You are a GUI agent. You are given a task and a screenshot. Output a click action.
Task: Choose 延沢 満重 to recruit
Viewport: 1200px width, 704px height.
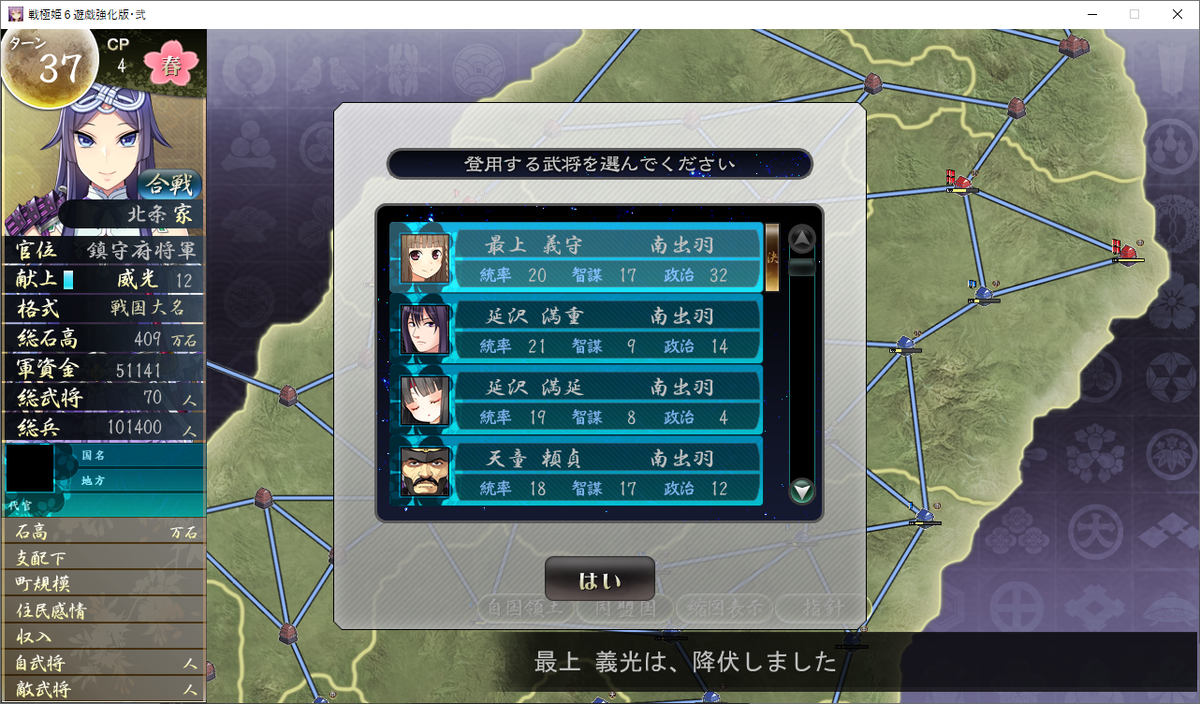(x=575, y=330)
